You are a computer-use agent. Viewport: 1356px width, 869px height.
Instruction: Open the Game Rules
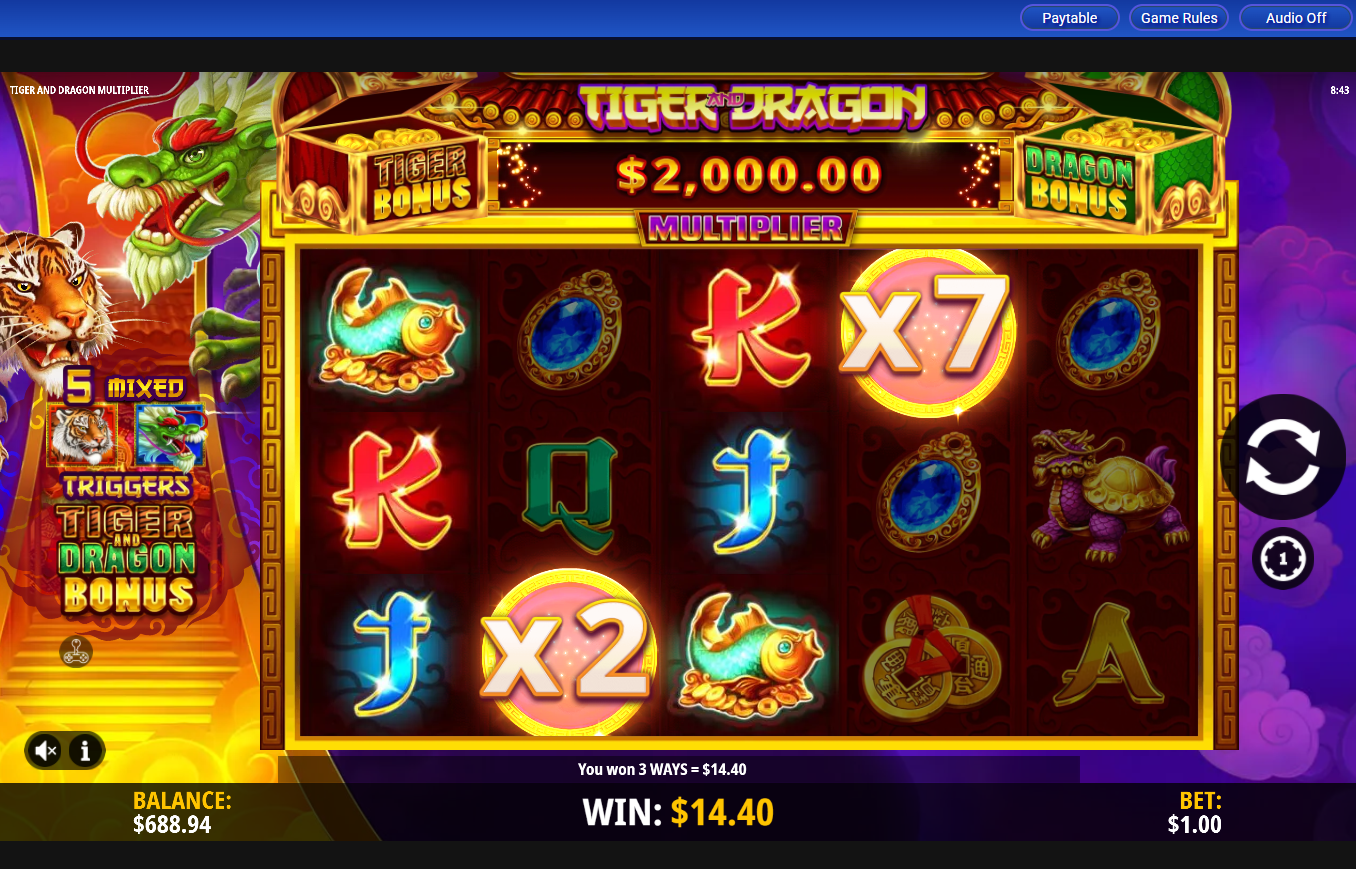tap(1178, 17)
